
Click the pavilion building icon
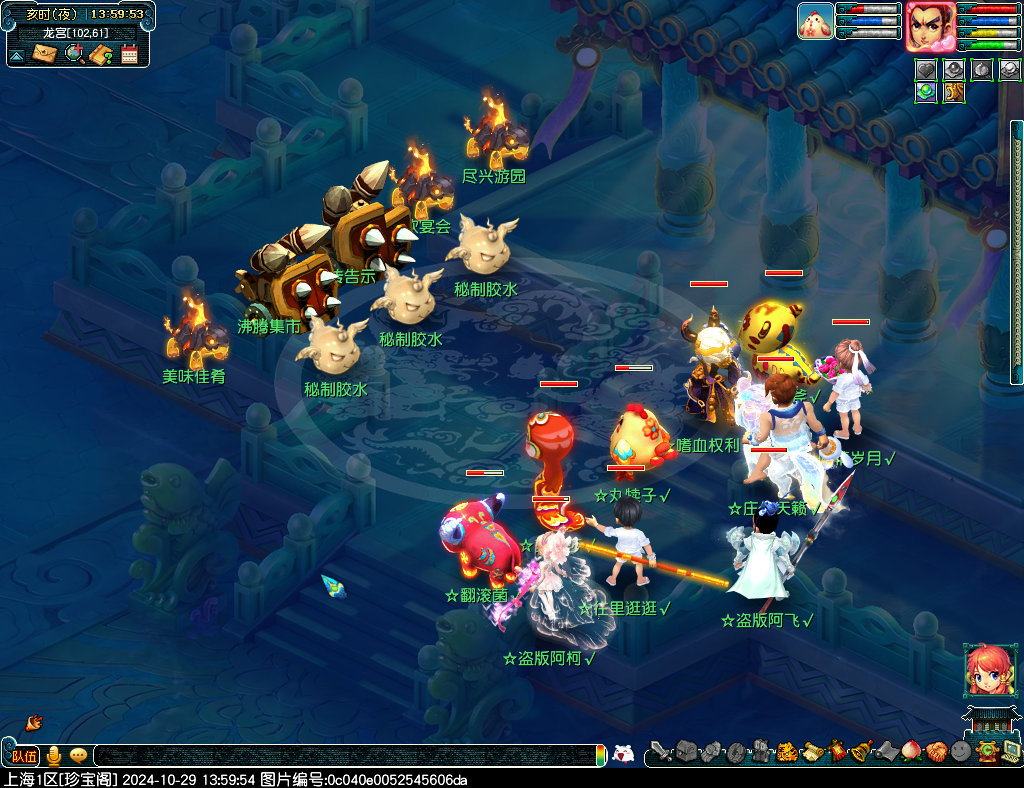[985, 720]
